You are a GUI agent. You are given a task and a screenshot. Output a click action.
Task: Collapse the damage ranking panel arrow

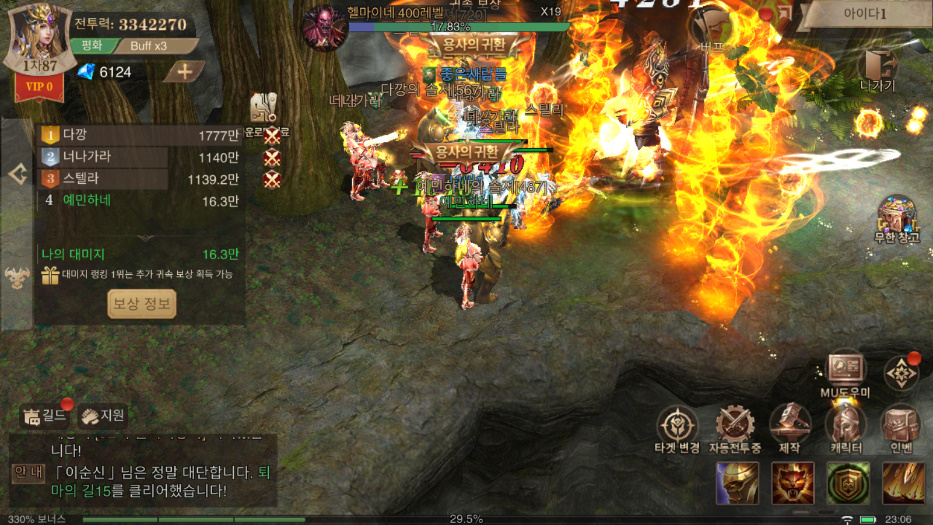click(x=17, y=174)
